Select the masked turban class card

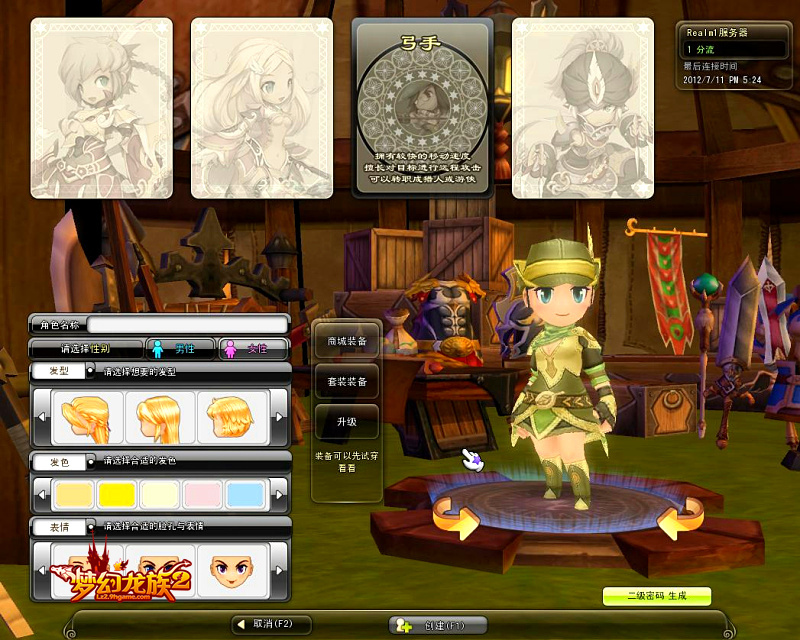pyautogui.click(x=583, y=108)
